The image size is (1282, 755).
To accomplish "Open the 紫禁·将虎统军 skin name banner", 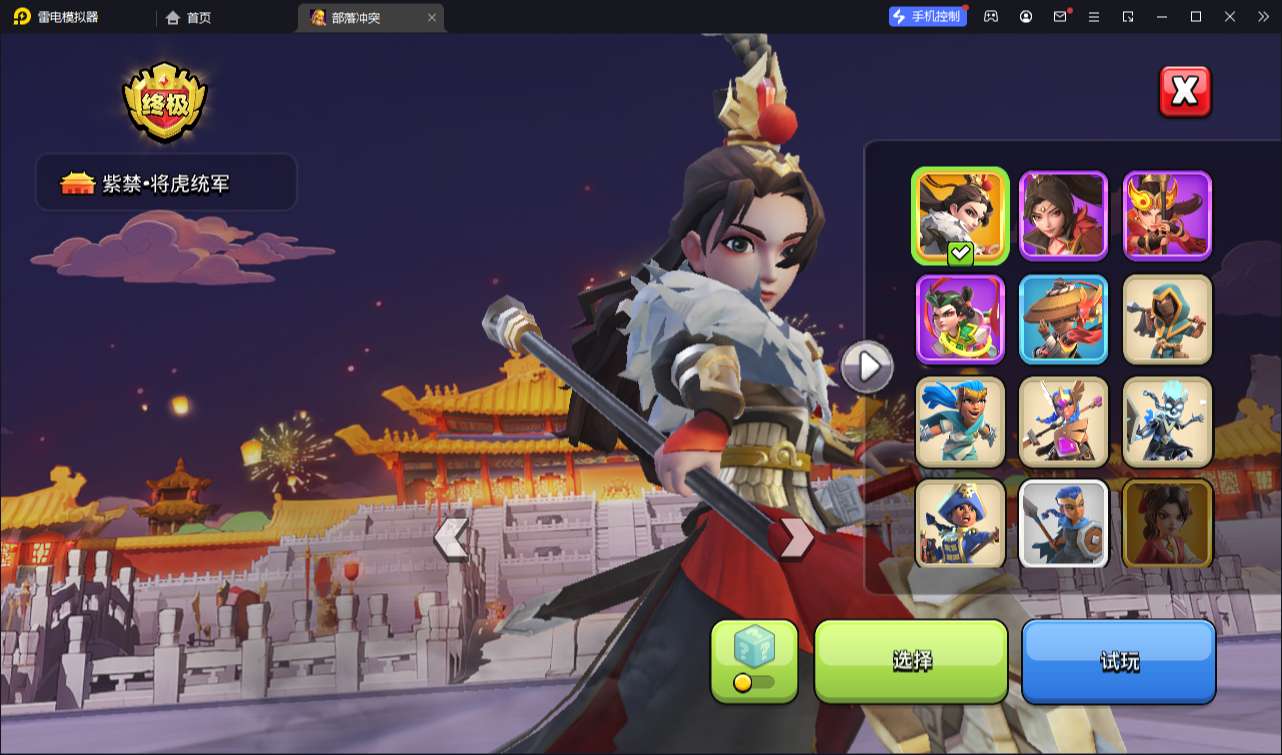I will click(x=165, y=182).
